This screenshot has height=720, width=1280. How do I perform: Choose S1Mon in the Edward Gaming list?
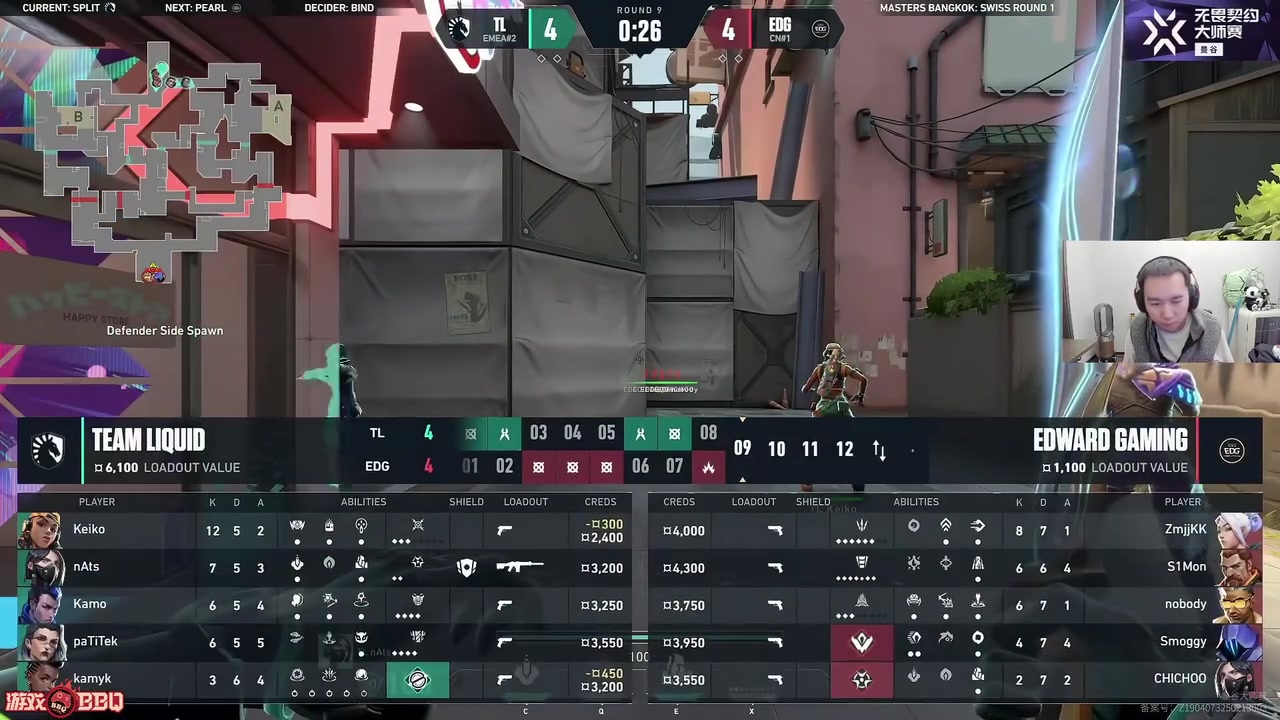1186,567
